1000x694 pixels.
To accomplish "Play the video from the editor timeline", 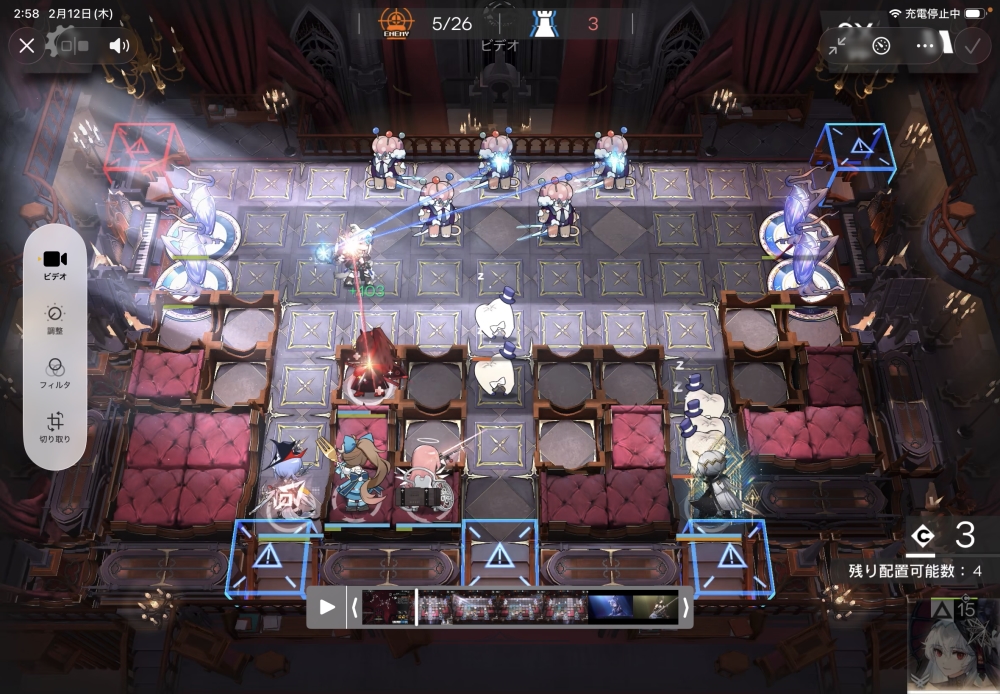I will pos(327,607).
